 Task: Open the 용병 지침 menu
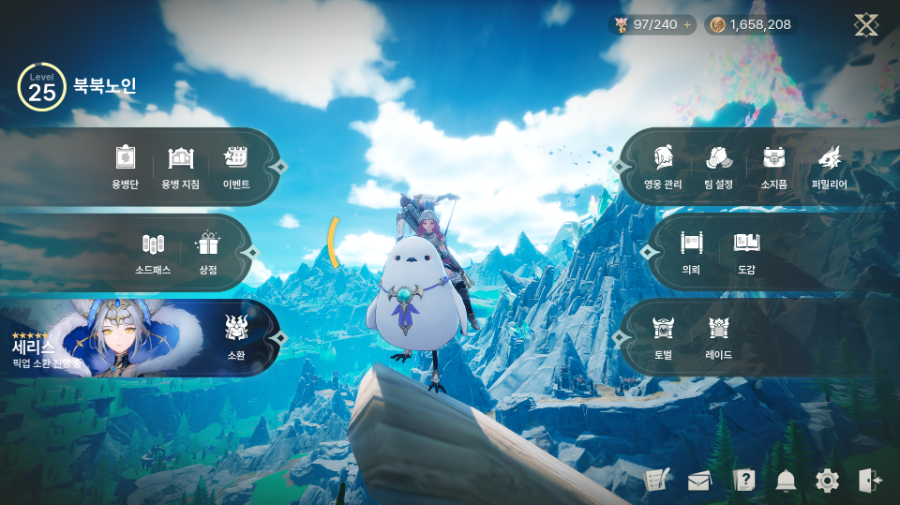[x=180, y=165]
